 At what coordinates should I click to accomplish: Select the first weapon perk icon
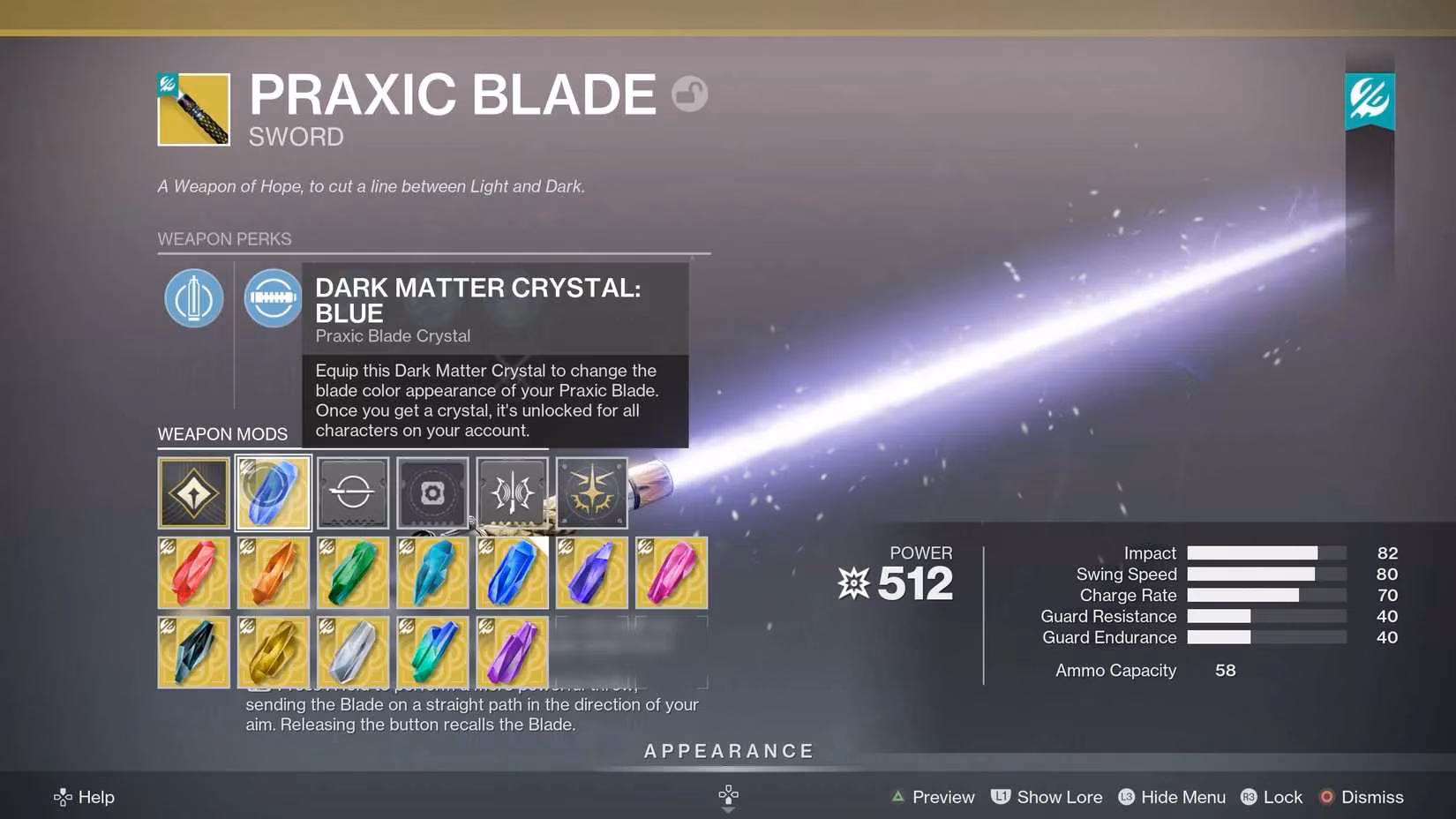pyautogui.click(x=193, y=298)
